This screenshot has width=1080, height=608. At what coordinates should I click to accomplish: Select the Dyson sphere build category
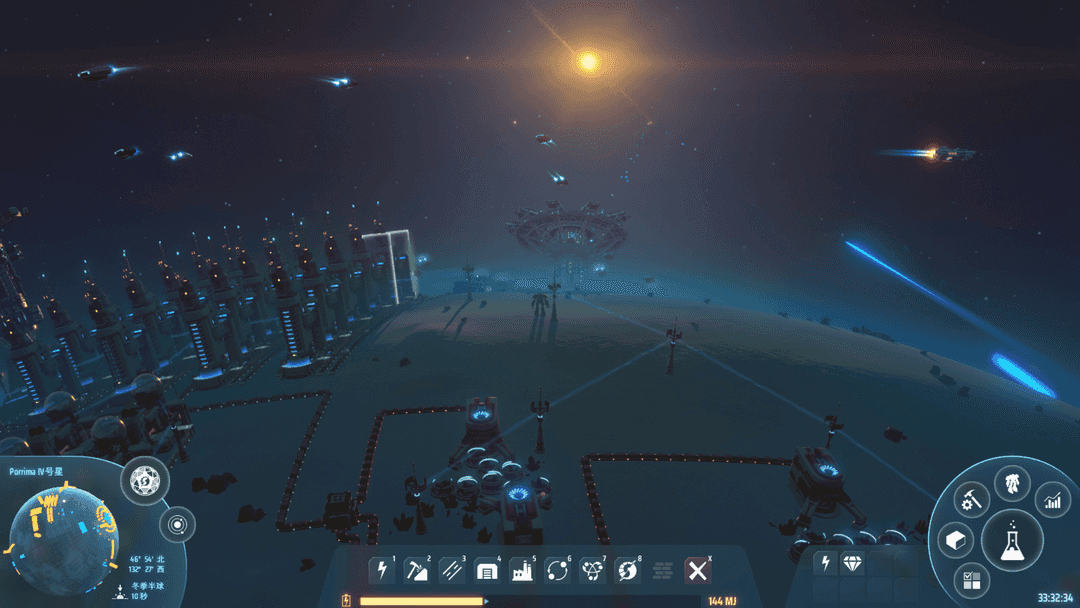628,571
